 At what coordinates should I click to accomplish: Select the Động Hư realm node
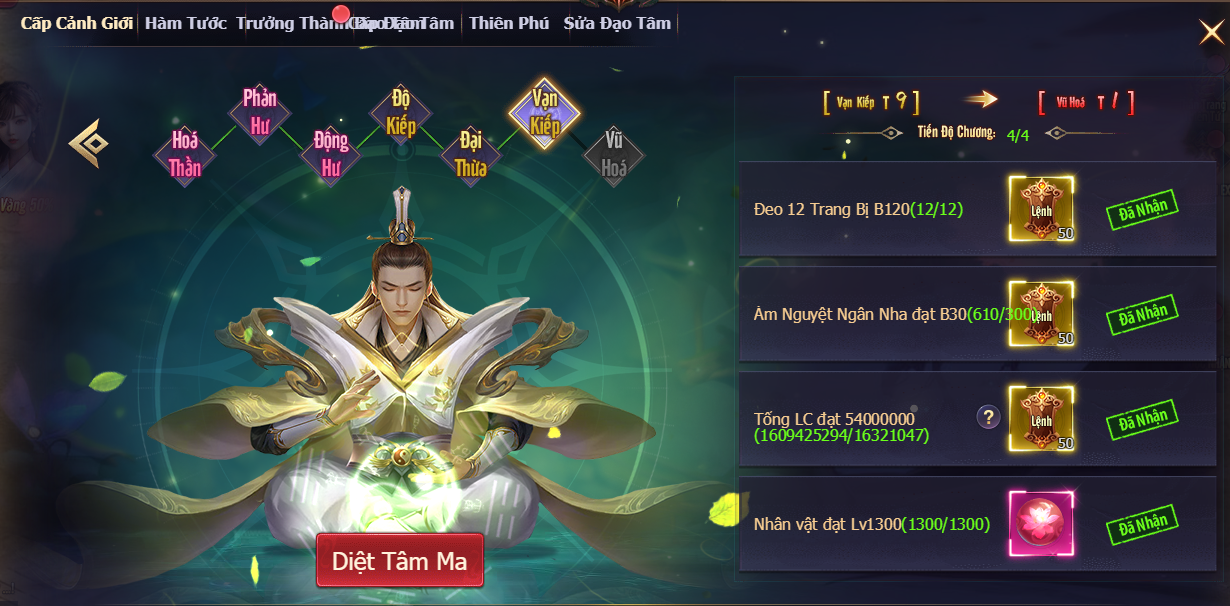click(x=331, y=155)
